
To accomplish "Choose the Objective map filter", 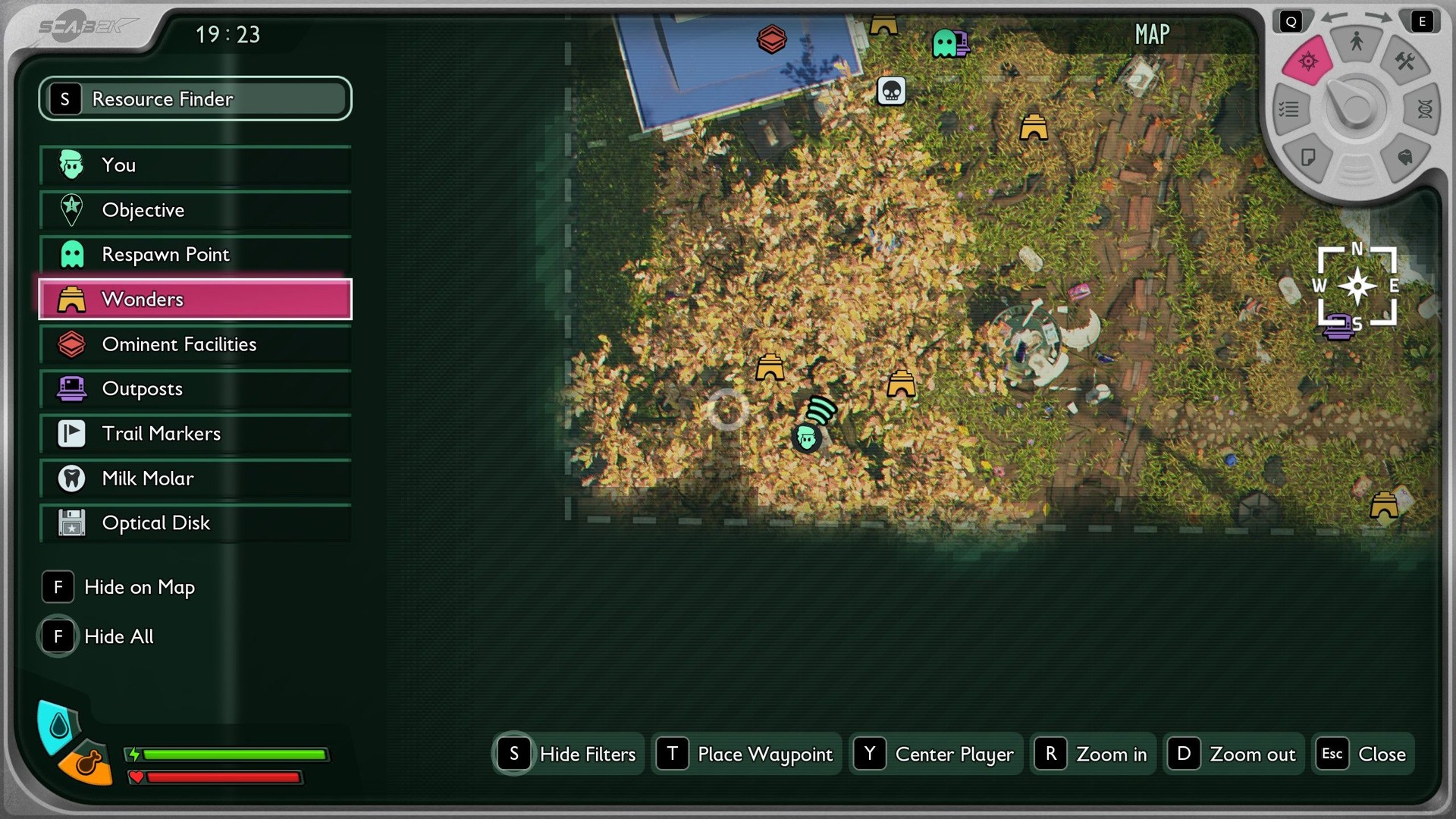I will (x=195, y=210).
